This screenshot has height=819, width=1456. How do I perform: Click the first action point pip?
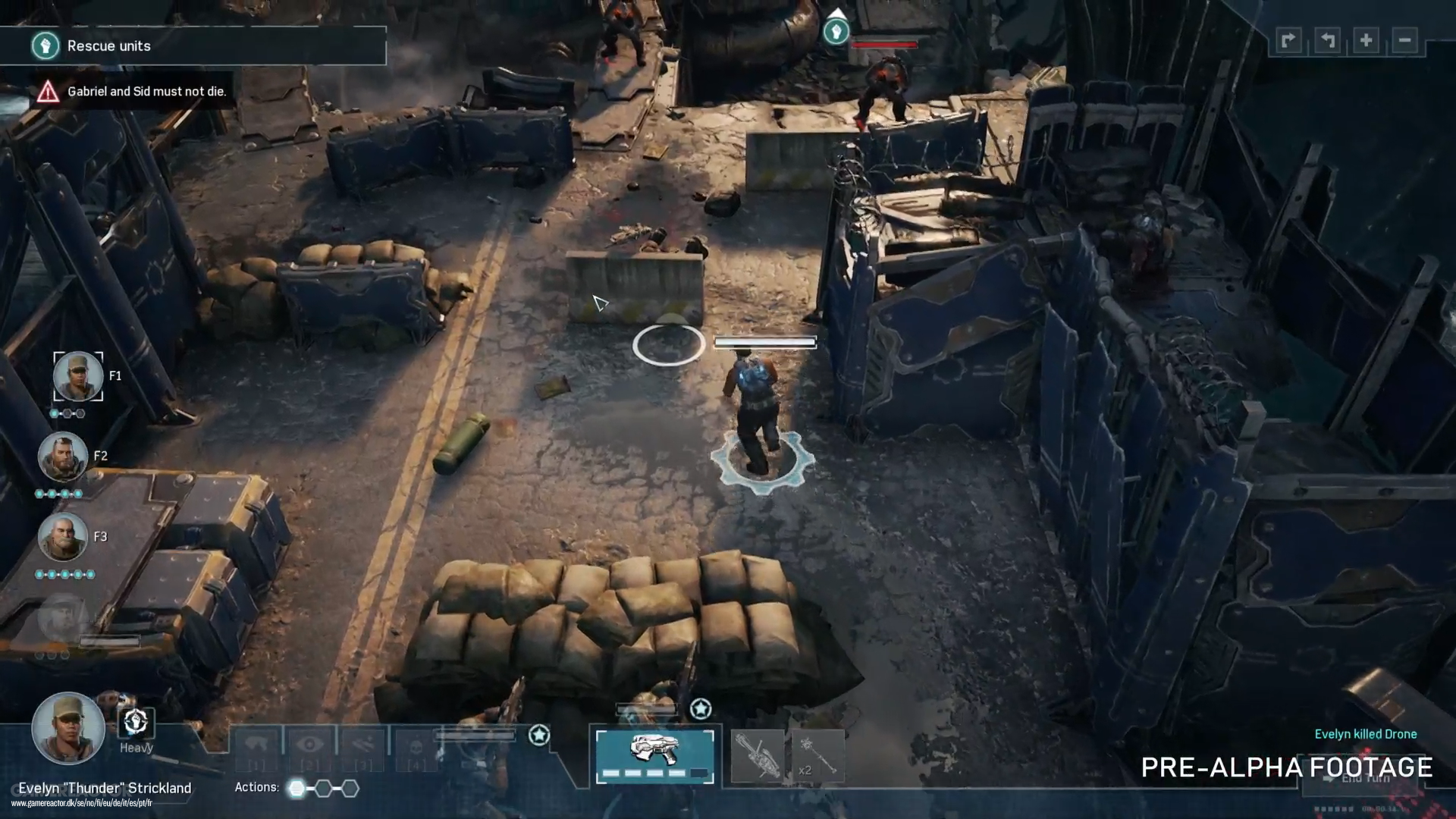click(295, 788)
